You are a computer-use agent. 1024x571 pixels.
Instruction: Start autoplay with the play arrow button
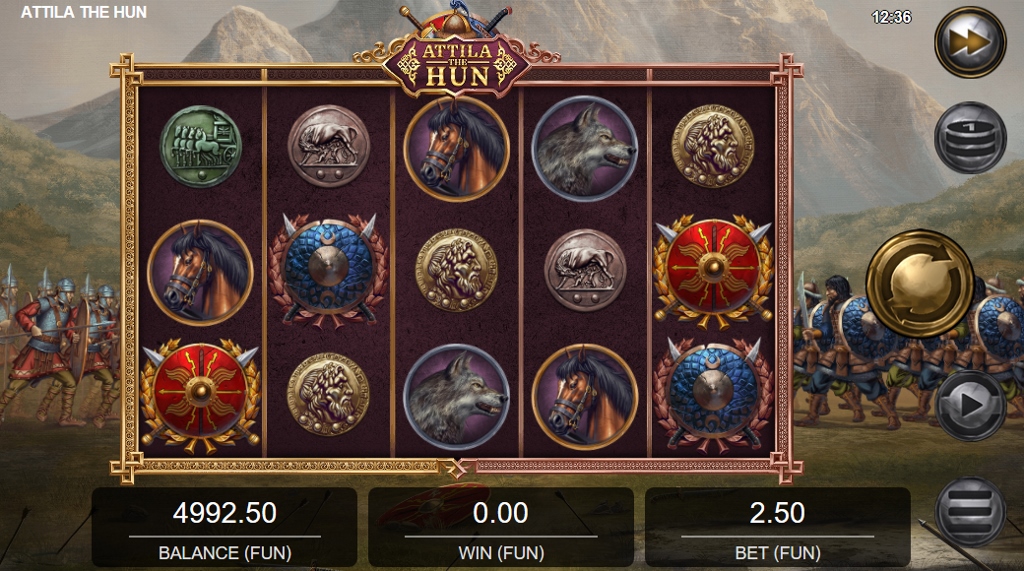[x=969, y=405]
